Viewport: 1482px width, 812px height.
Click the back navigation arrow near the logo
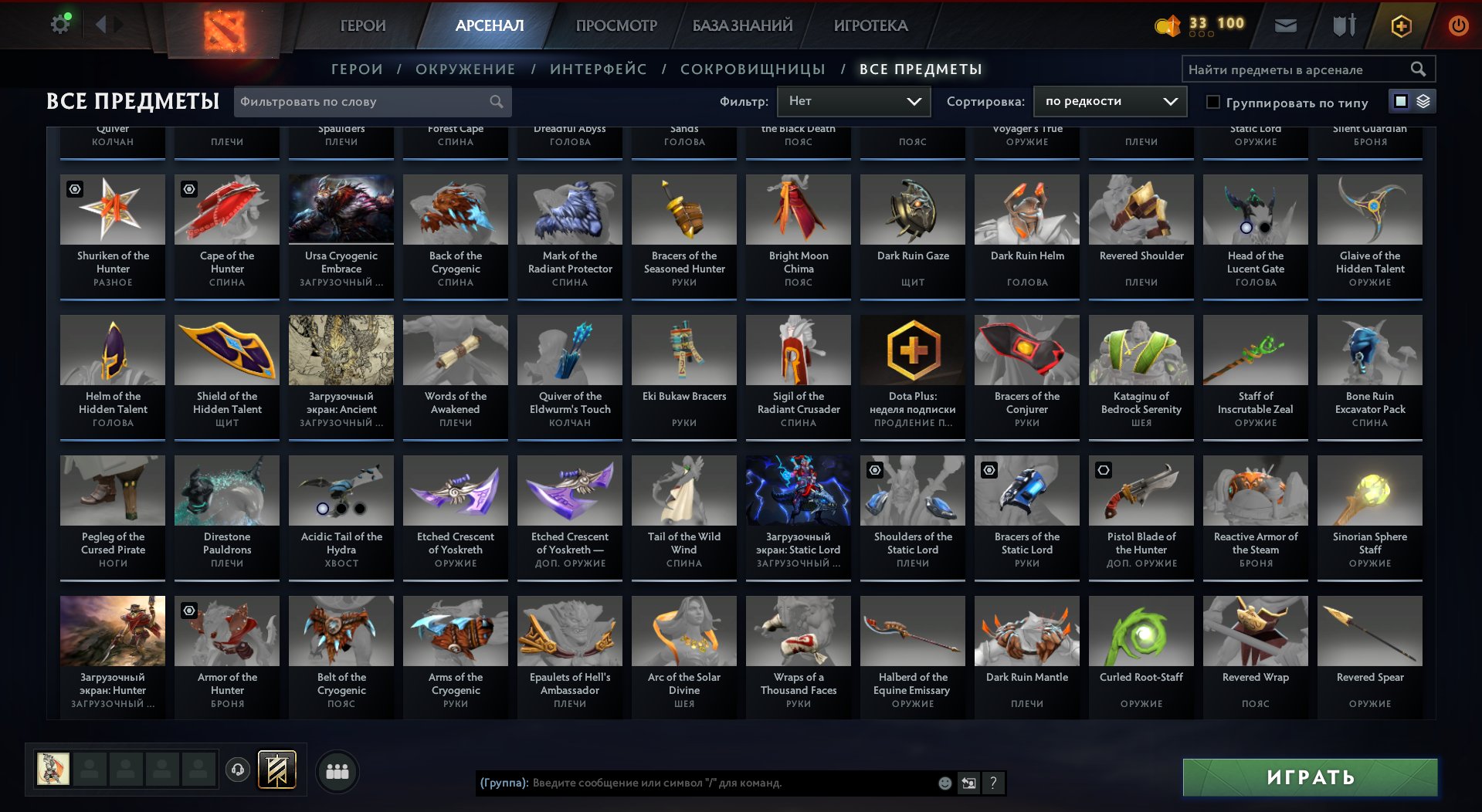pyautogui.click(x=100, y=23)
